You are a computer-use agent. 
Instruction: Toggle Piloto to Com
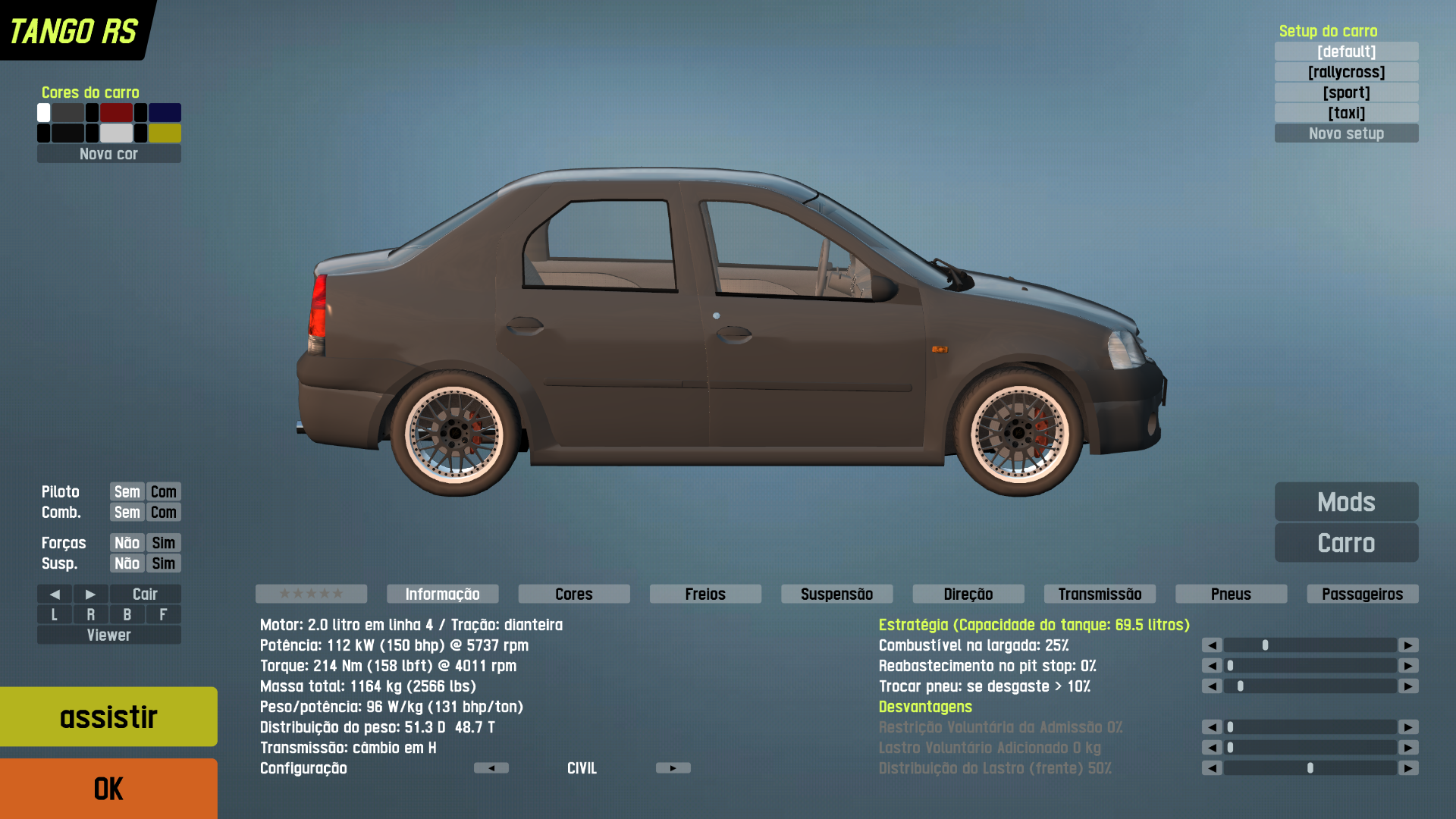click(x=163, y=491)
